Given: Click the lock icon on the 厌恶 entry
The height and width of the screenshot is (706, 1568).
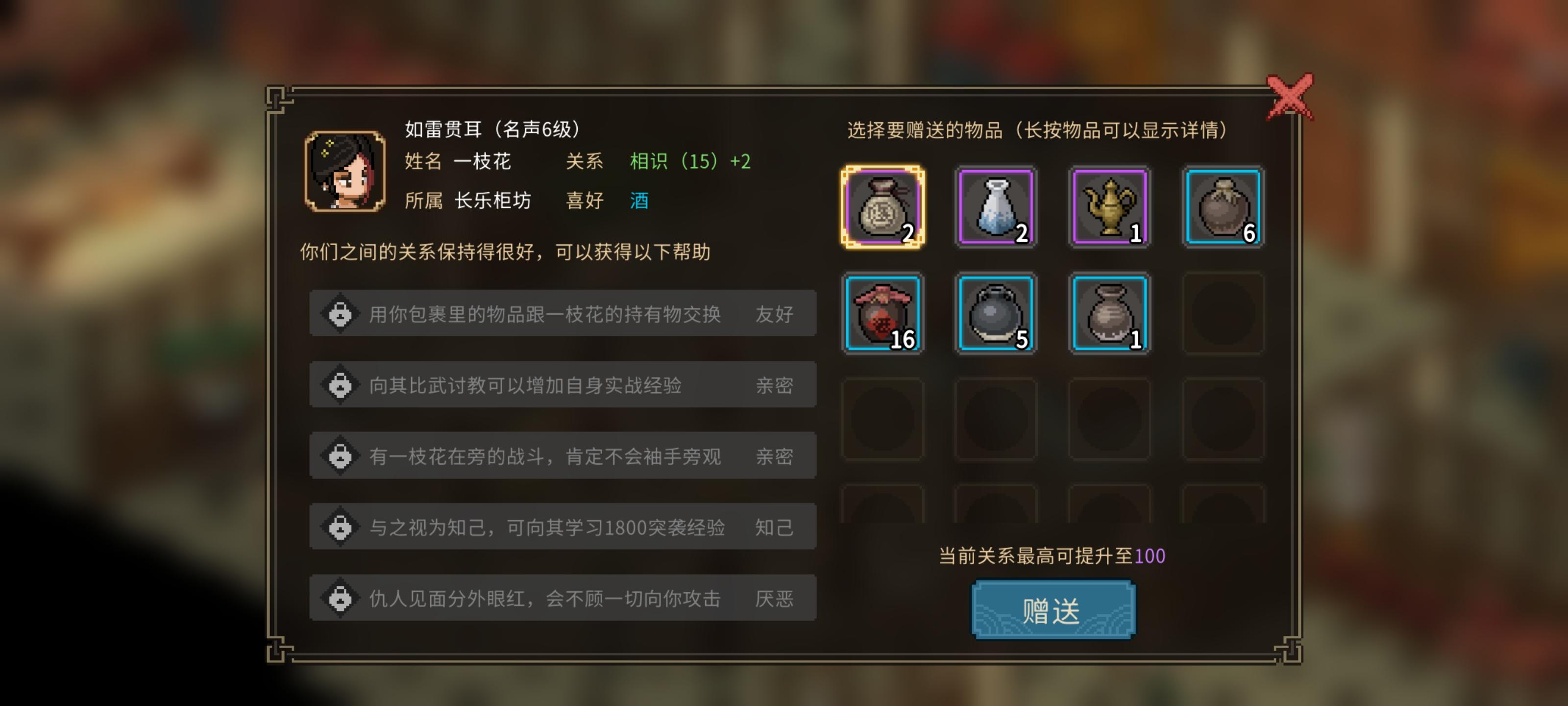Looking at the screenshot, I should 341,598.
